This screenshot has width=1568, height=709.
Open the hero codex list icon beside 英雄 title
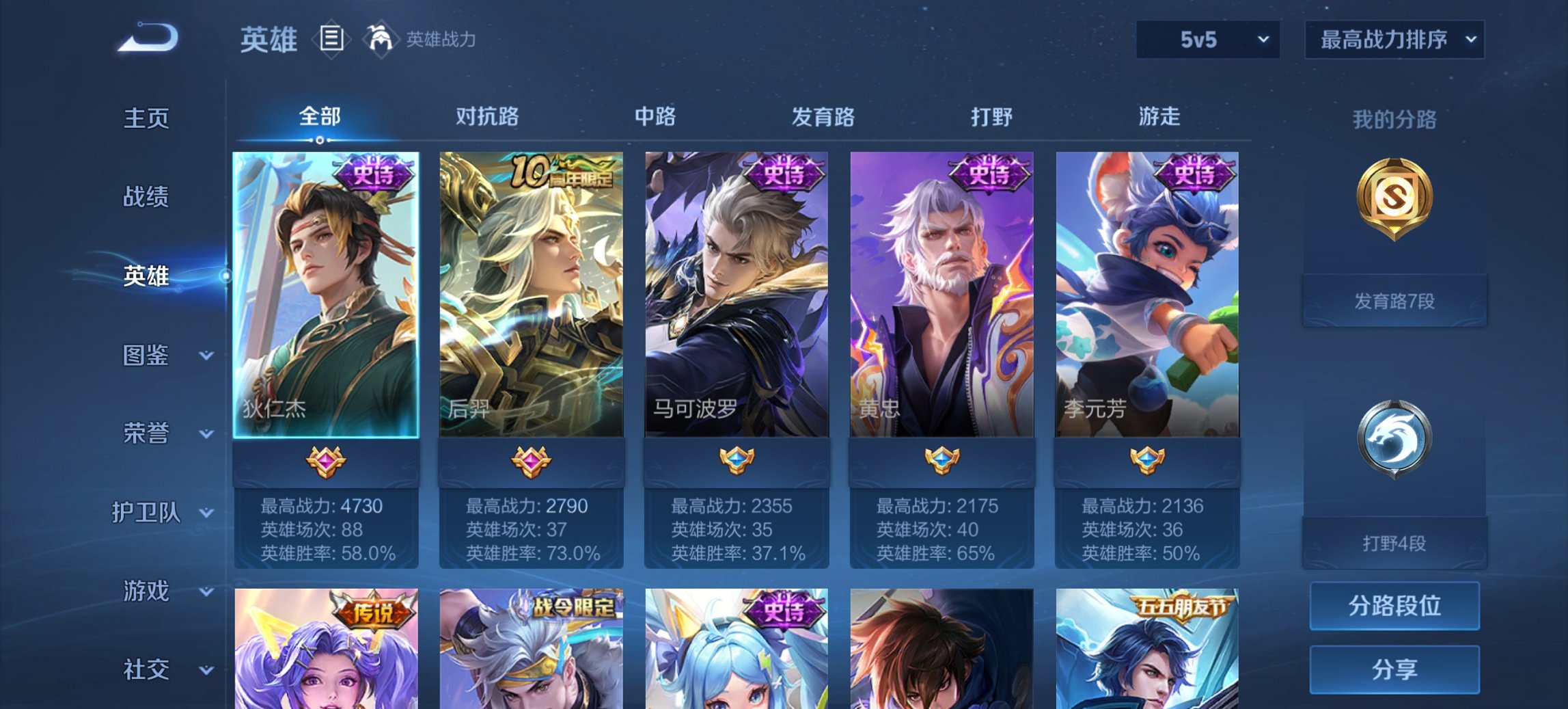click(331, 40)
